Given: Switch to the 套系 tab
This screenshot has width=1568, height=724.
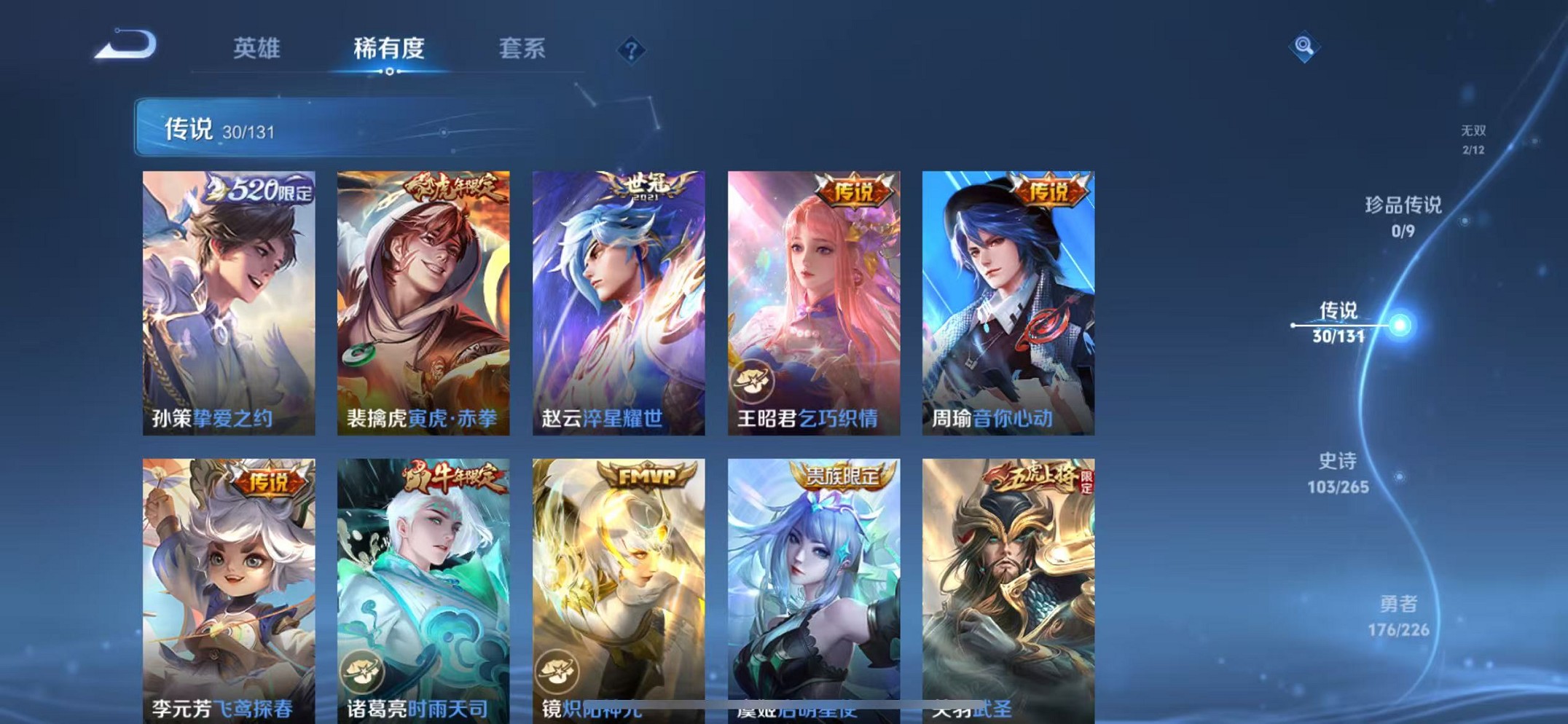Looking at the screenshot, I should [x=523, y=48].
